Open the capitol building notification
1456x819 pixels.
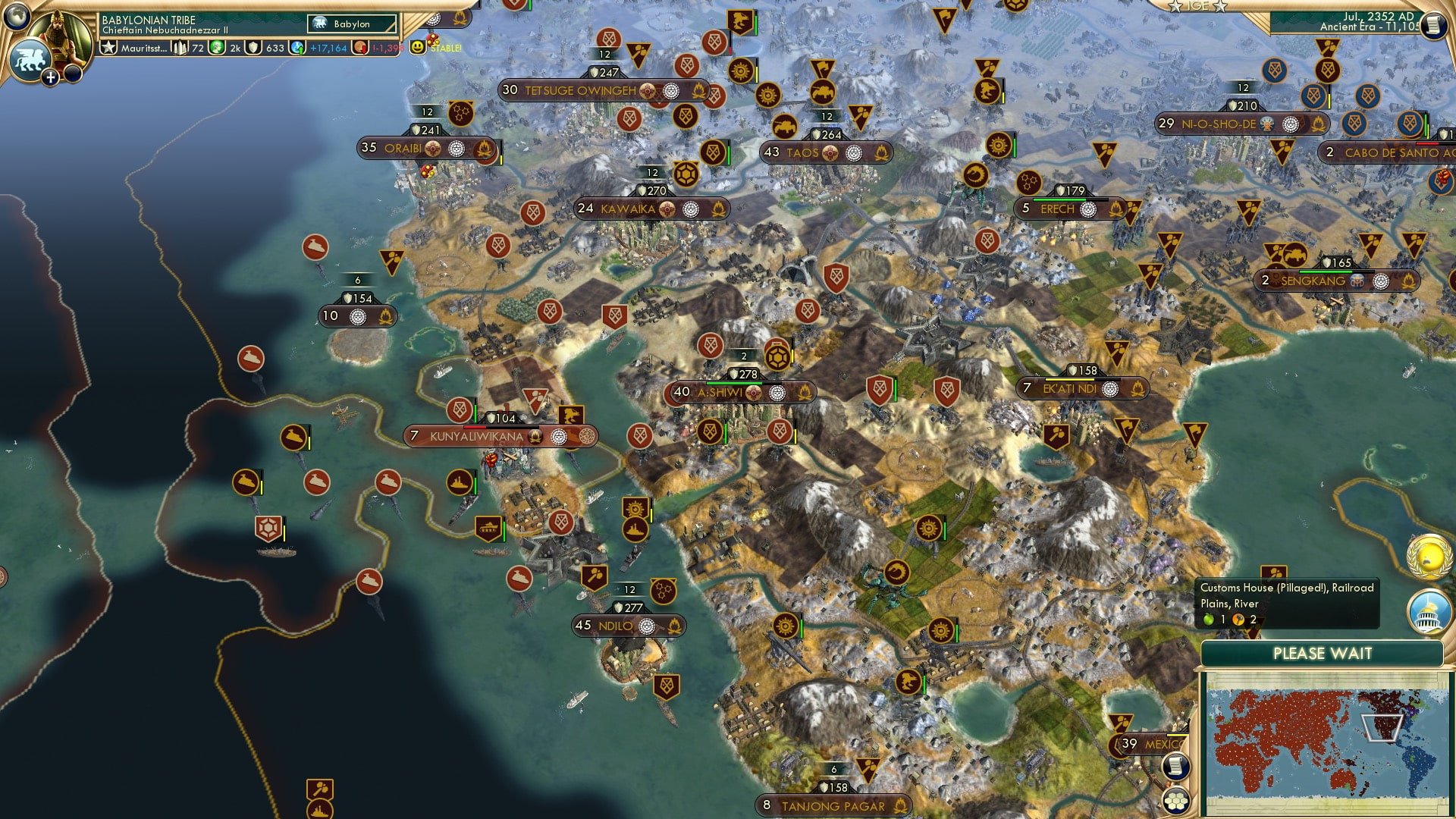[x=1429, y=613]
